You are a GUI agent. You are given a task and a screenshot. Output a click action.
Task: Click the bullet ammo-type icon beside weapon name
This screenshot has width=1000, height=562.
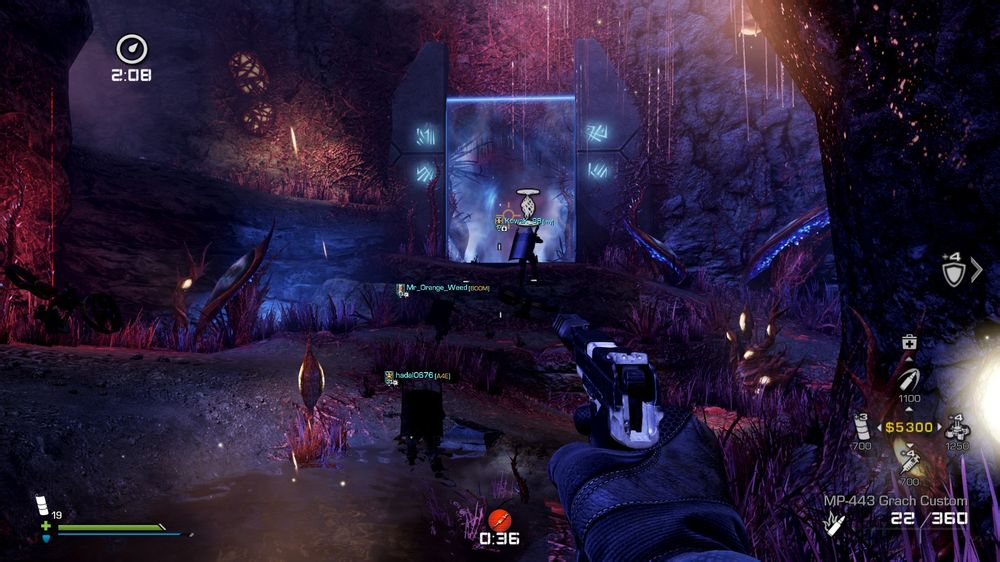[x=832, y=521]
